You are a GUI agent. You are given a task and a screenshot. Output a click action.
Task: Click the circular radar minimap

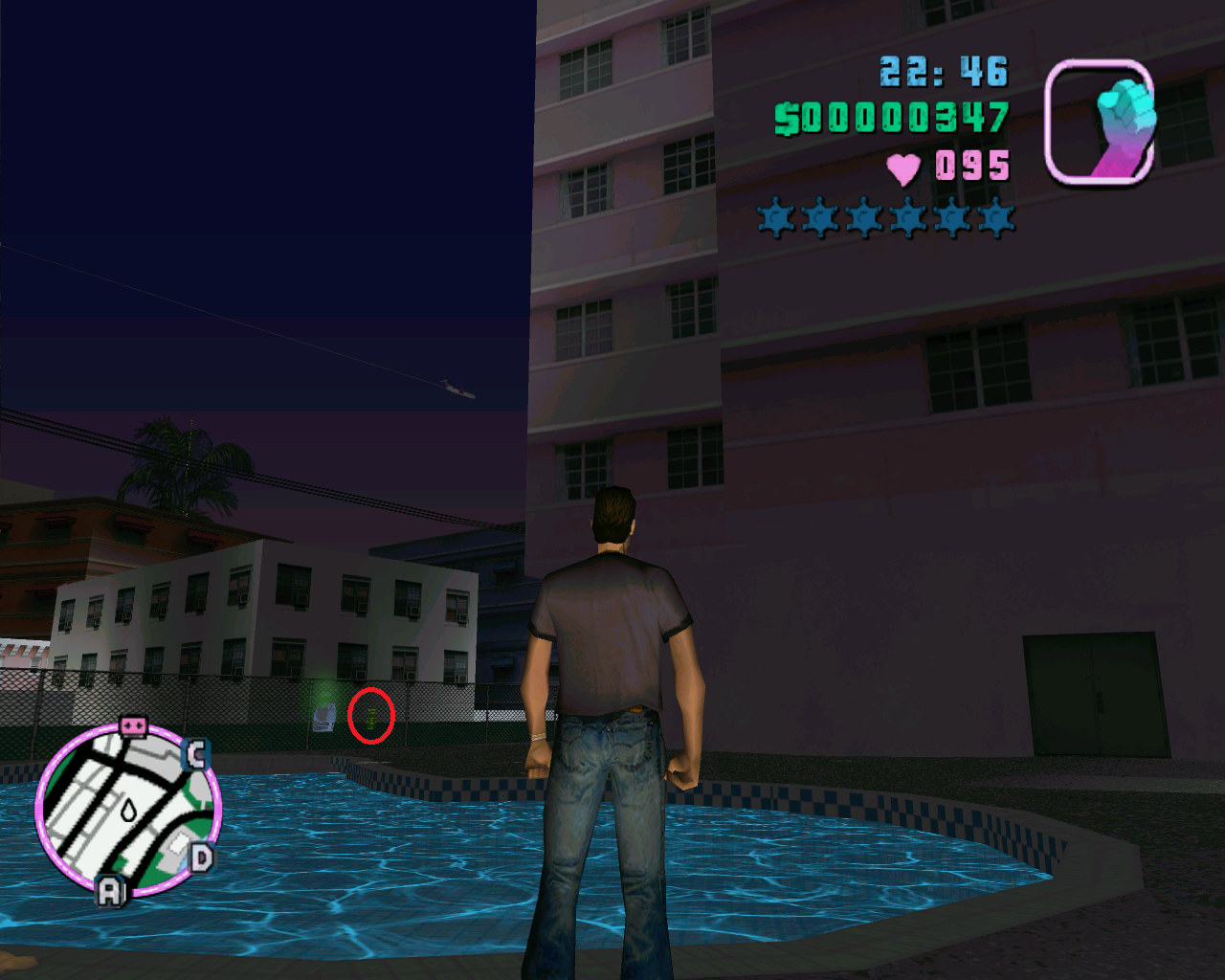126,812
